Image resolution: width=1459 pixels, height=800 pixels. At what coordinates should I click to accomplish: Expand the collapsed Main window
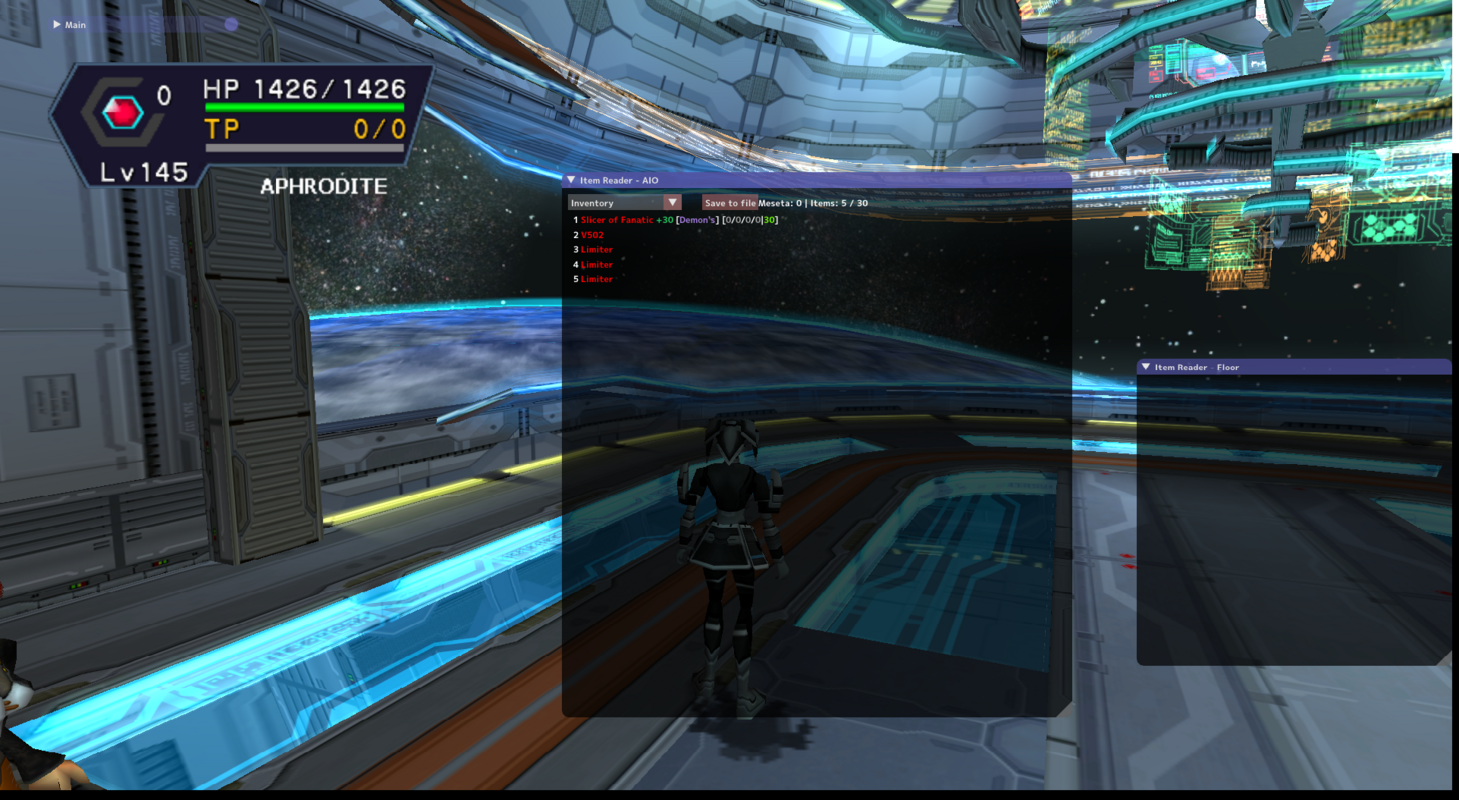(57, 24)
